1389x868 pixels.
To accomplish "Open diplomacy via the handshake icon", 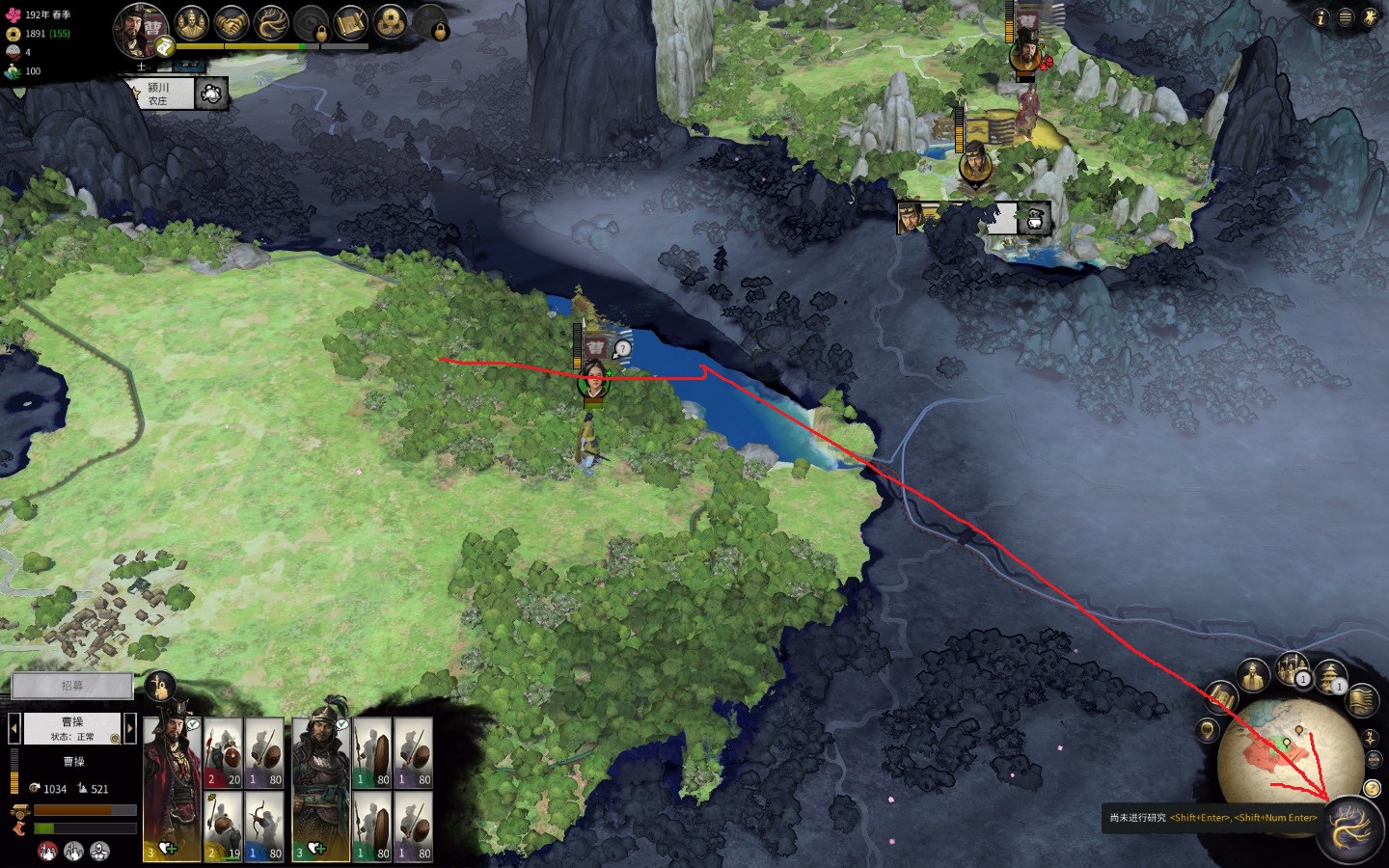I will (x=231, y=22).
